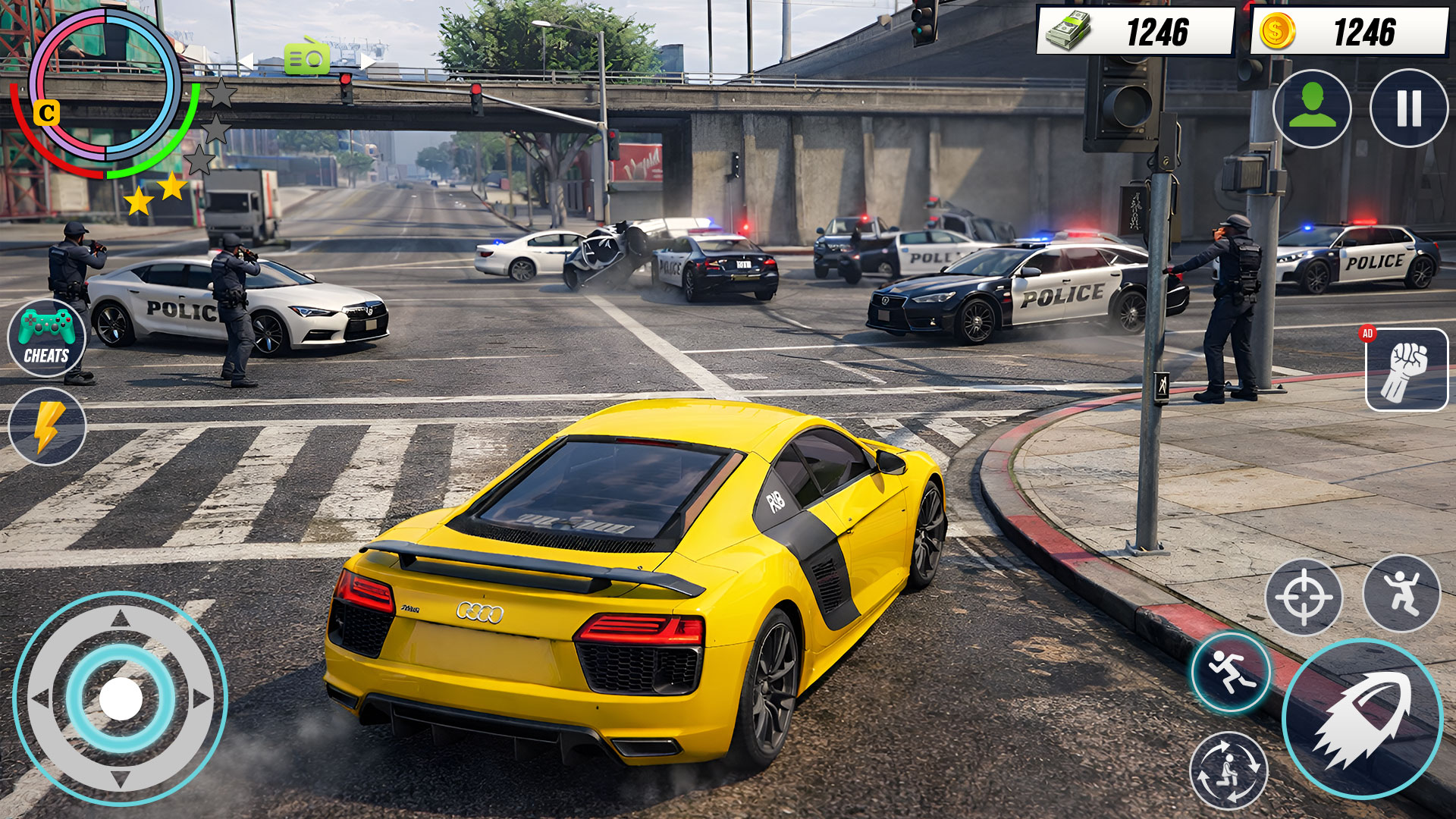The width and height of the screenshot is (1456, 819).
Task: Tap the crosshair aim button
Action: pos(1304,597)
